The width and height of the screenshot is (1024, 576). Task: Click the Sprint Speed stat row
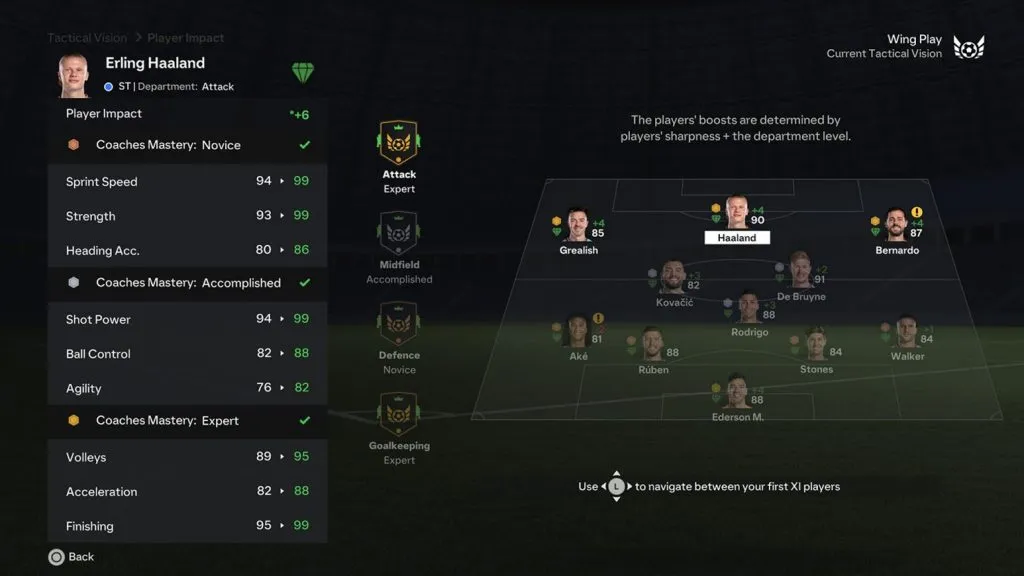187,182
